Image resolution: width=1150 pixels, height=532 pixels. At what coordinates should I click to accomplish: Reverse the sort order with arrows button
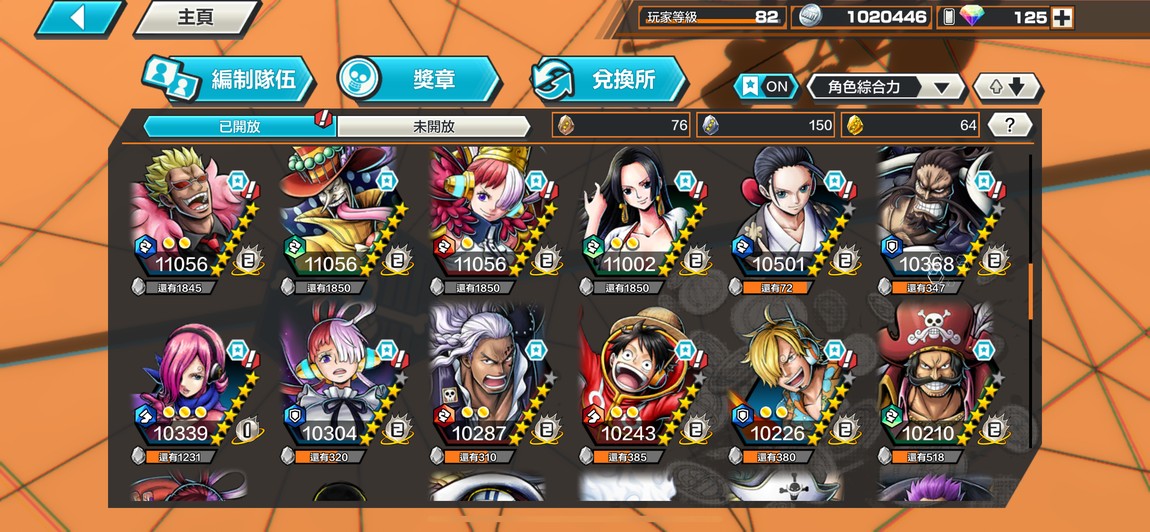[1007, 87]
